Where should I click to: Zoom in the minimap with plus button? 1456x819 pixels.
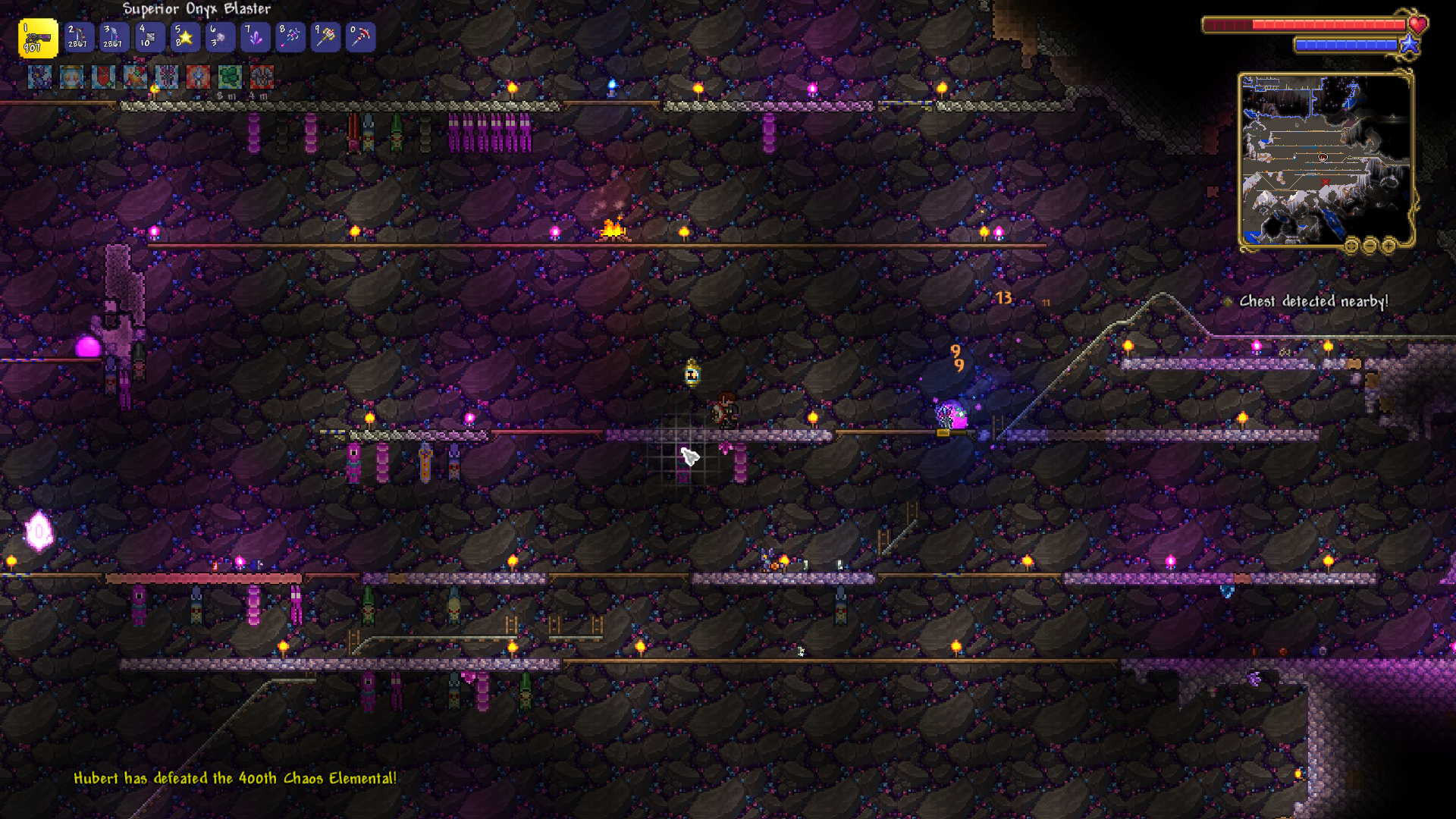[x=1389, y=245]
